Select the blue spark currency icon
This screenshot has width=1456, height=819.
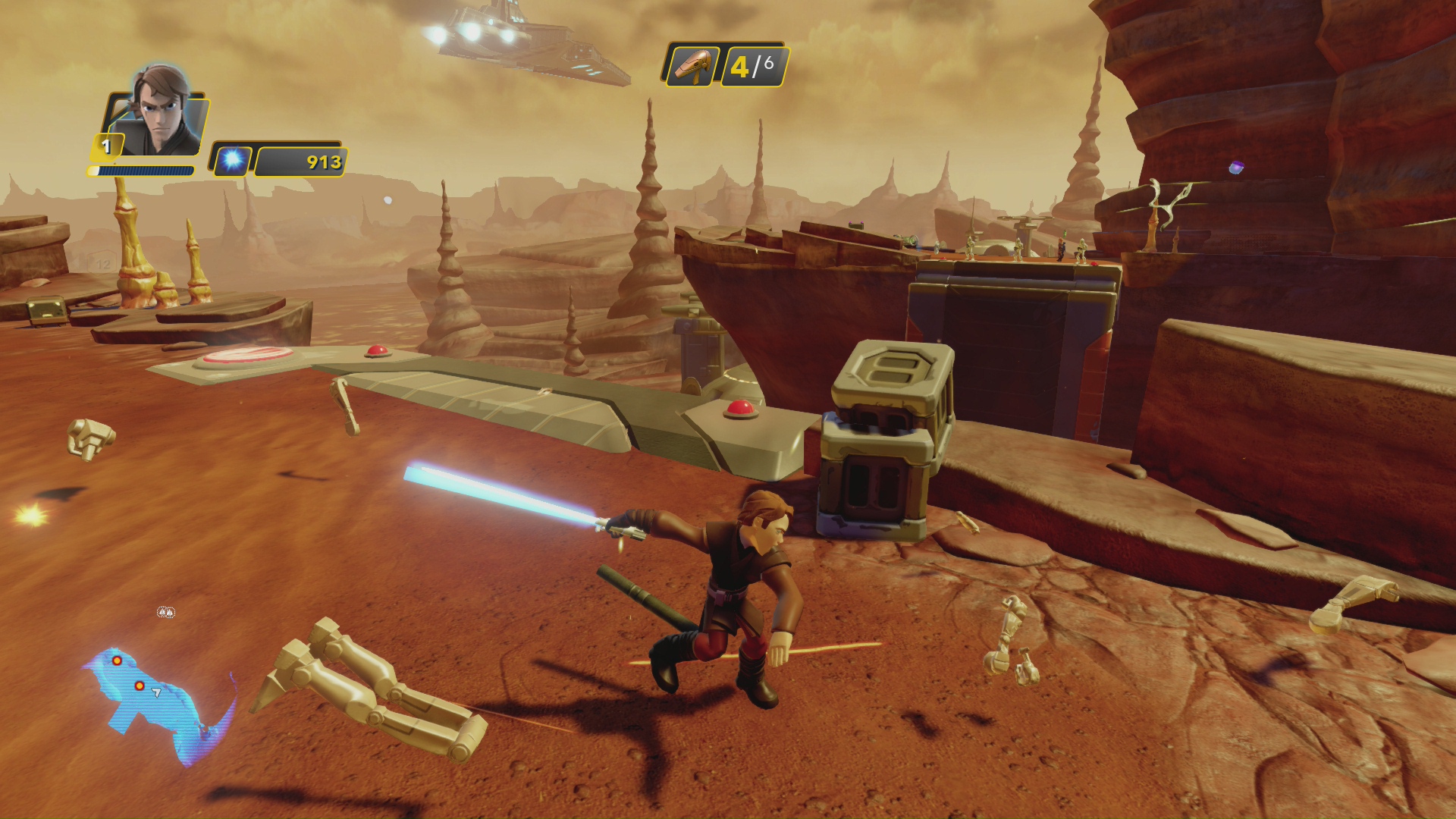coord(231,161)
